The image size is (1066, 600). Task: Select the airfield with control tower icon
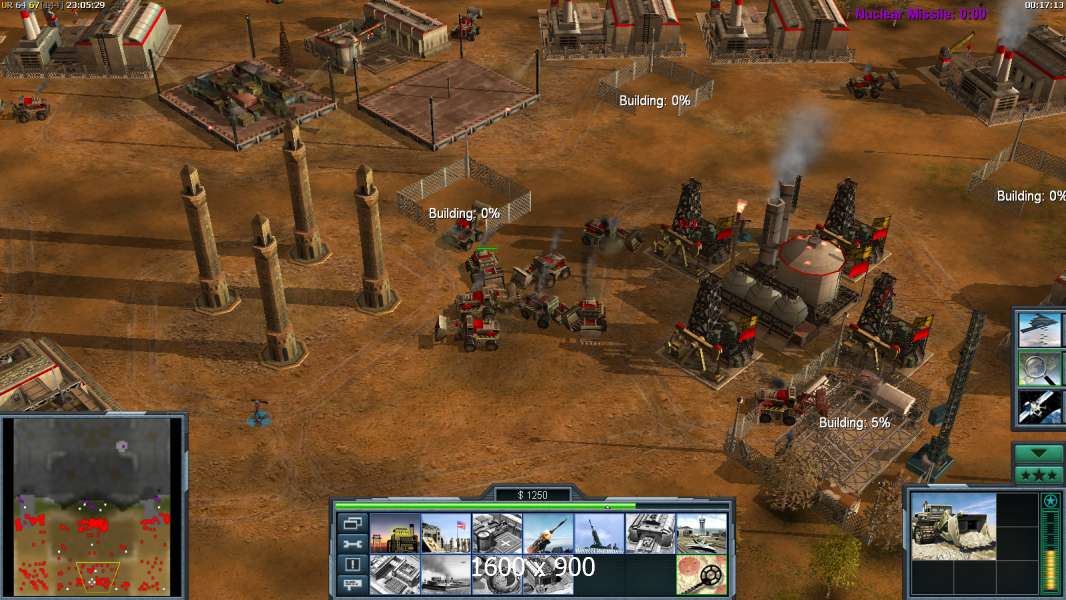(701, 533)
